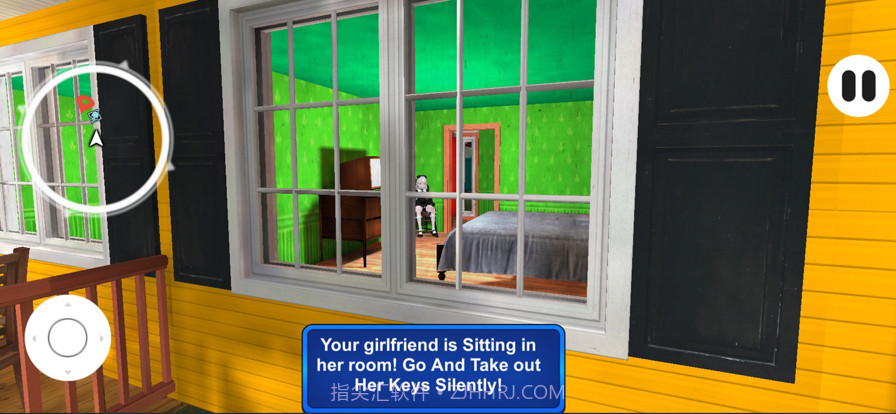Viewport: 896px width, 414px height.
Task: Touch the virtual movement joystick
Action: coord(68,337)
